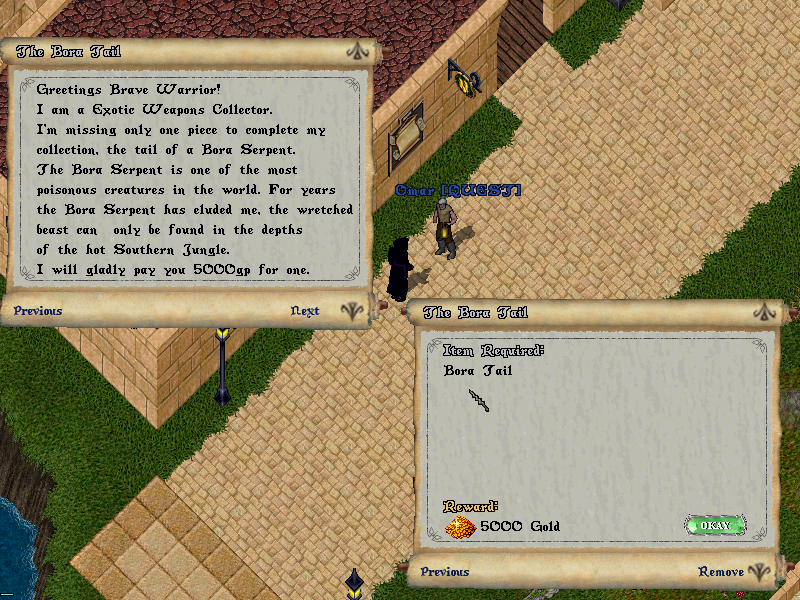The image size is (800, 600).
Task: Confirm with the green OKAY button
Action: point(715,525)
